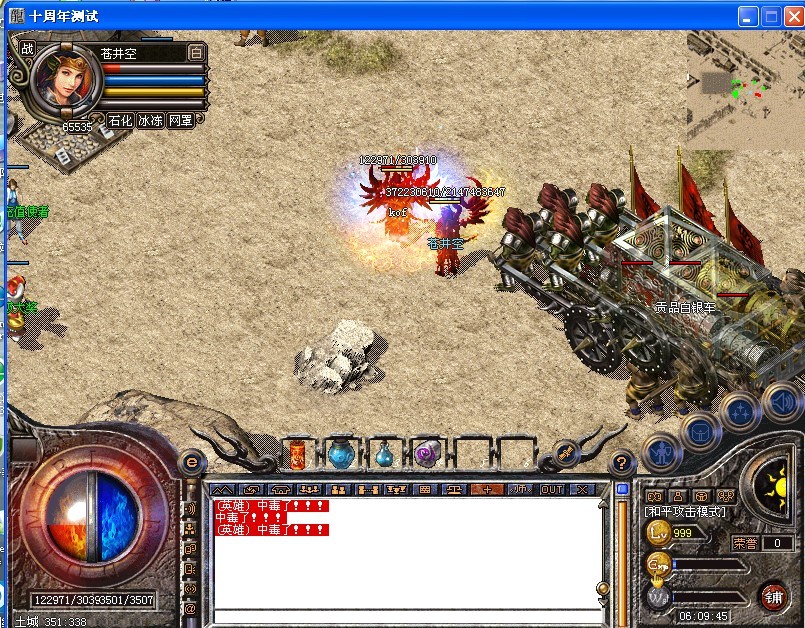Open the minimap in the corner

pyautogui.click(x=745, y=90)
